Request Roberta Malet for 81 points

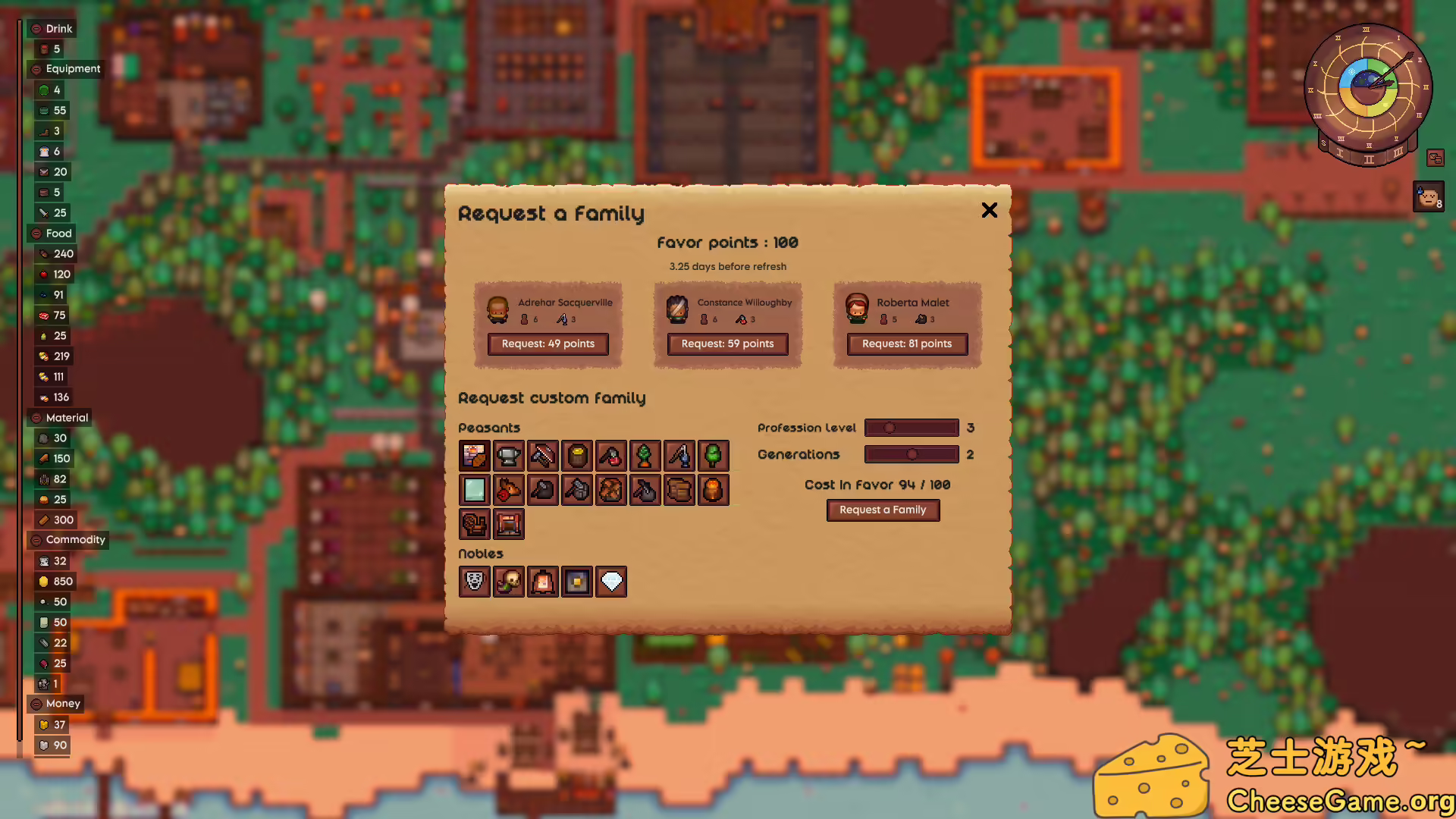pos(907,344)
